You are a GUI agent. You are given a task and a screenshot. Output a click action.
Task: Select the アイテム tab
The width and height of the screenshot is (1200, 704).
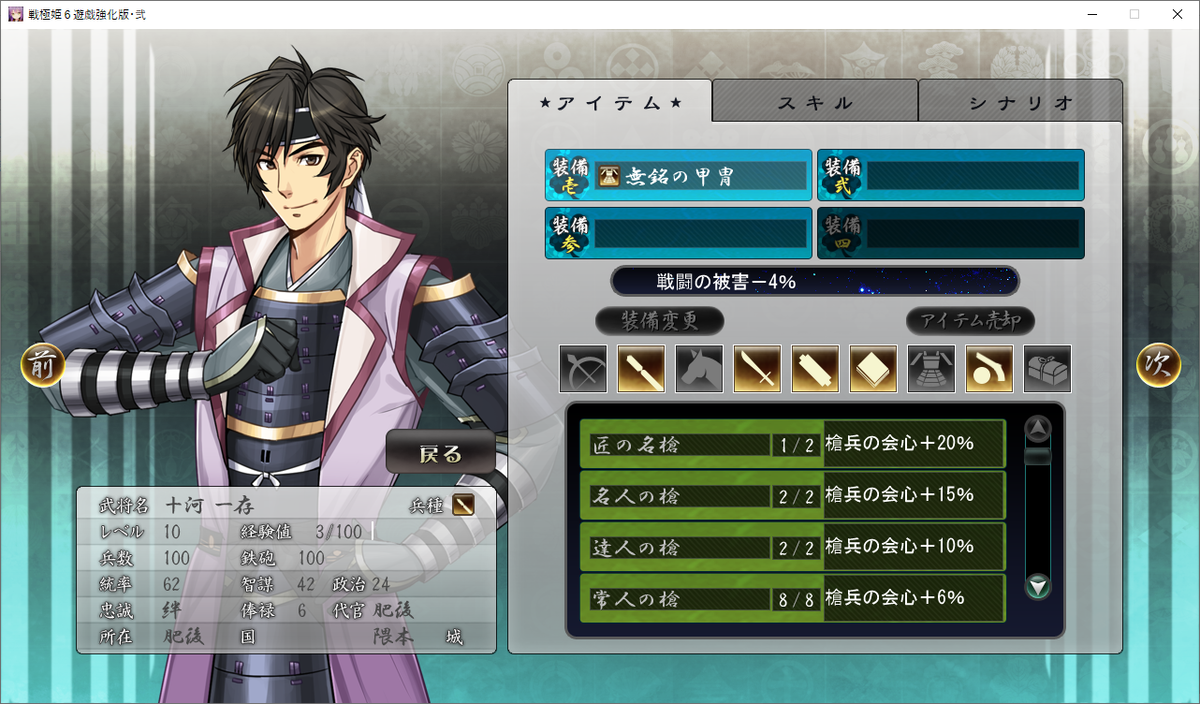[610, 102]
